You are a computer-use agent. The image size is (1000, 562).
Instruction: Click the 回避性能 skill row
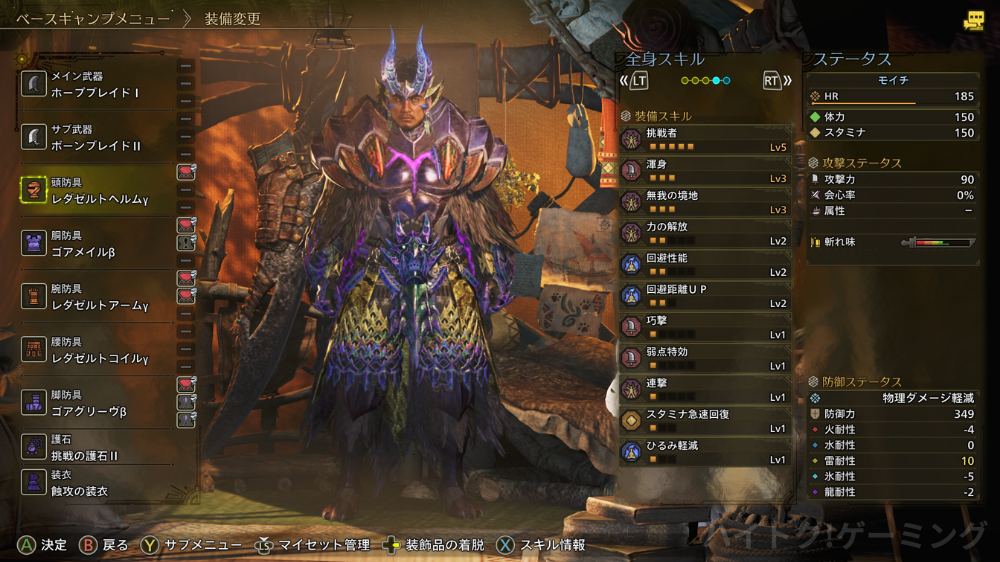(704, 264)
